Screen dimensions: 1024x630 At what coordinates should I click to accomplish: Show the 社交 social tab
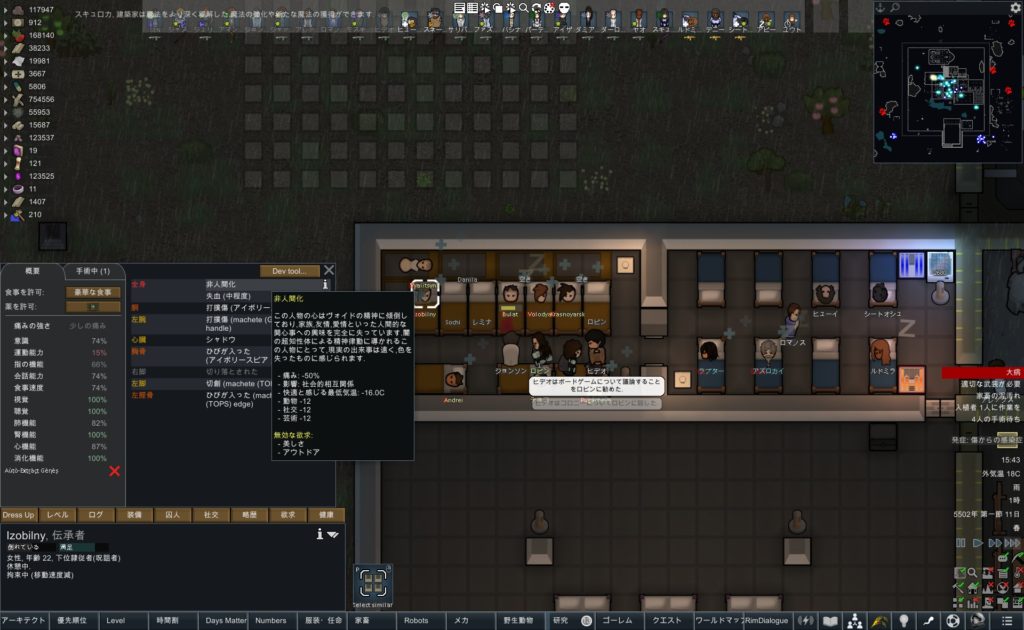[x=211, y=515]
